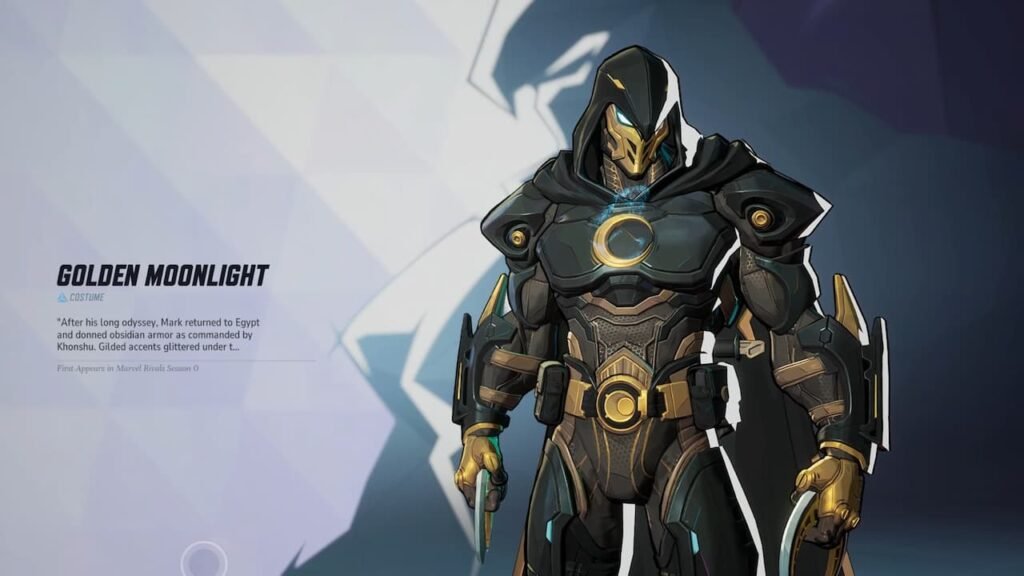Click the circular button at the bottom

click(x=203, y=561)
